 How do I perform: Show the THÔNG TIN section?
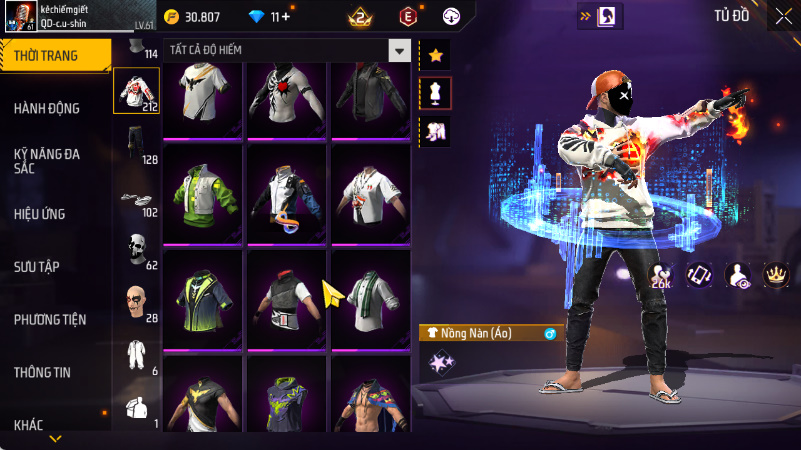(42, 373)
